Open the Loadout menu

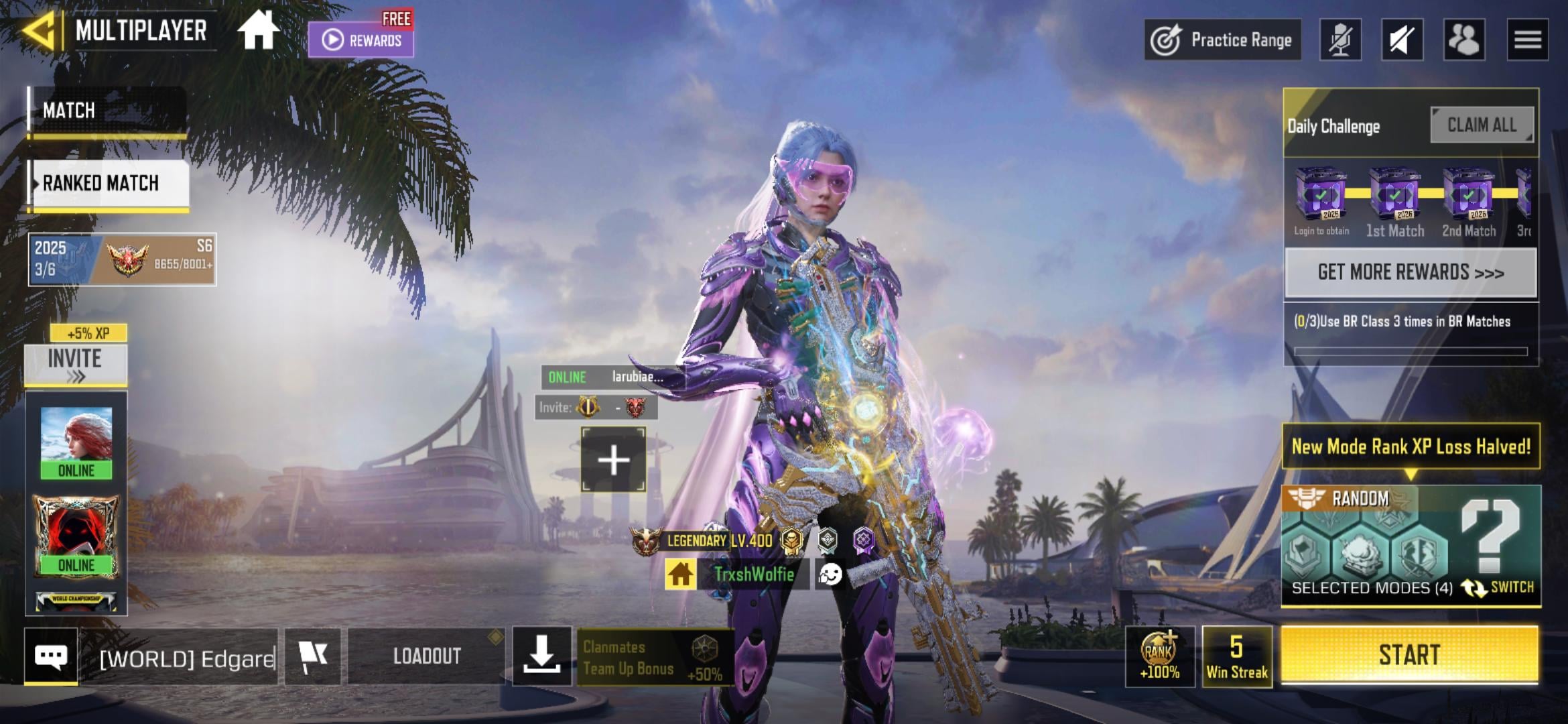tap(426, 656)
